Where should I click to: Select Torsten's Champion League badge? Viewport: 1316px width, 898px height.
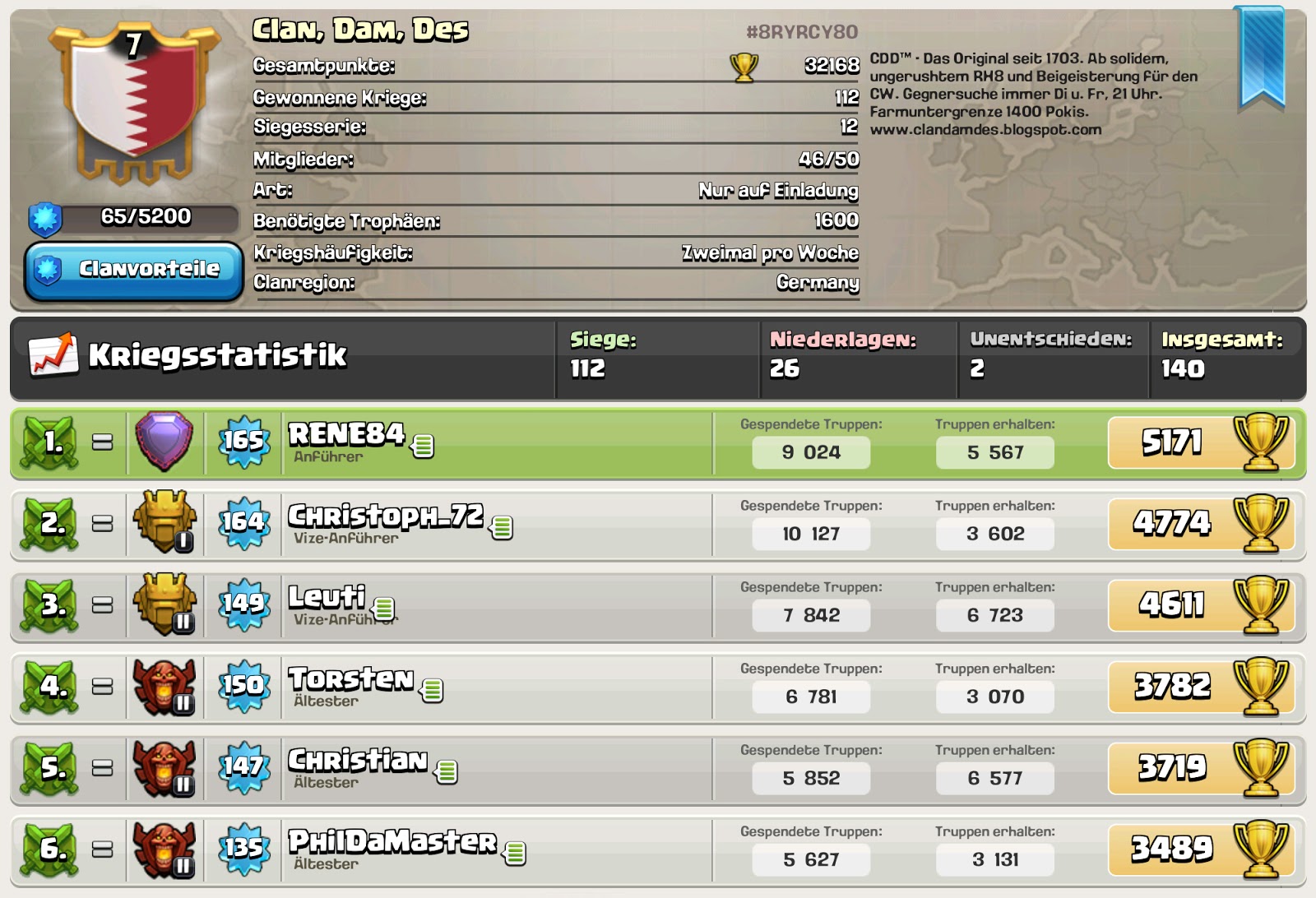click(x=164, y=689)
